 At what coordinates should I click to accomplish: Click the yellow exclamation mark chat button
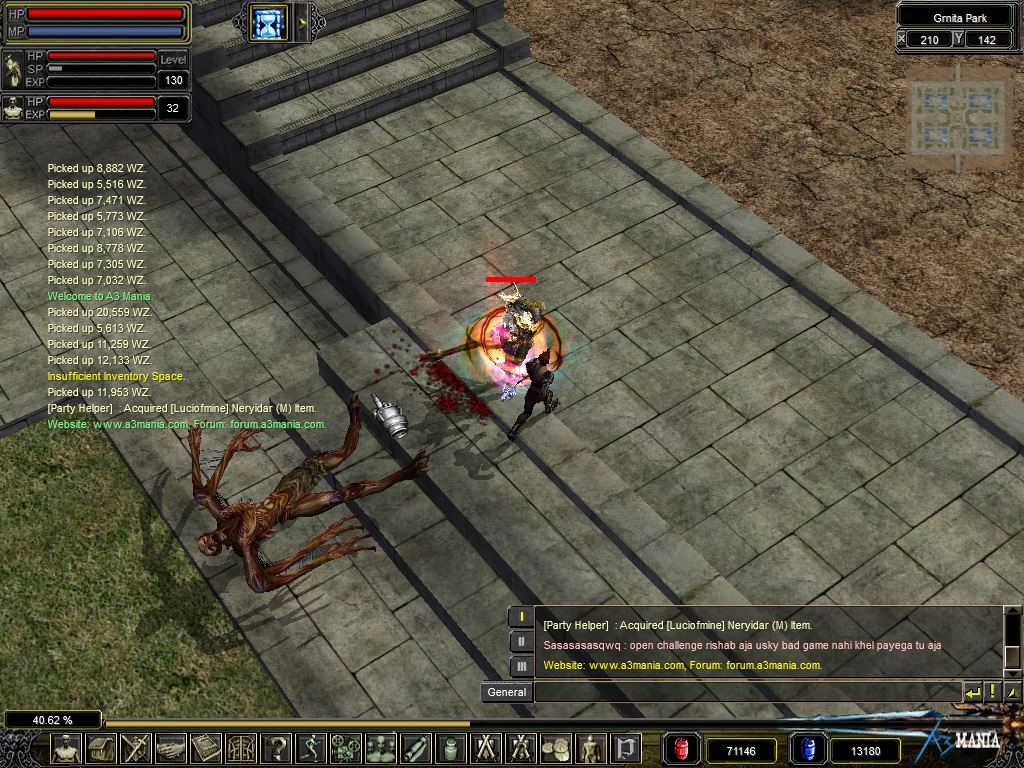tap(993, 691)
